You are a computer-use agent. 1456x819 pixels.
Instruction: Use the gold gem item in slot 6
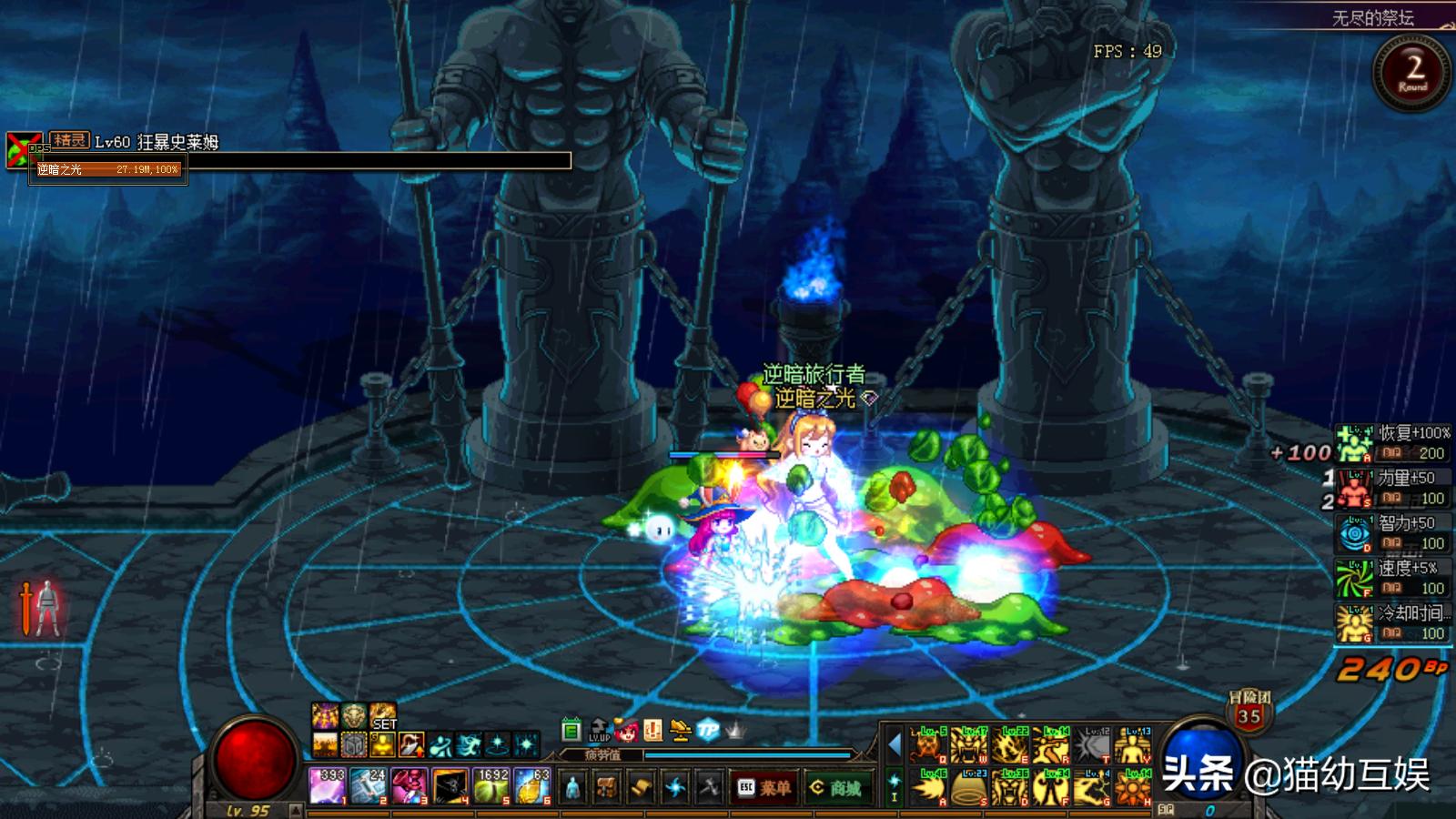pyautogui.click(x=532, y=786)
